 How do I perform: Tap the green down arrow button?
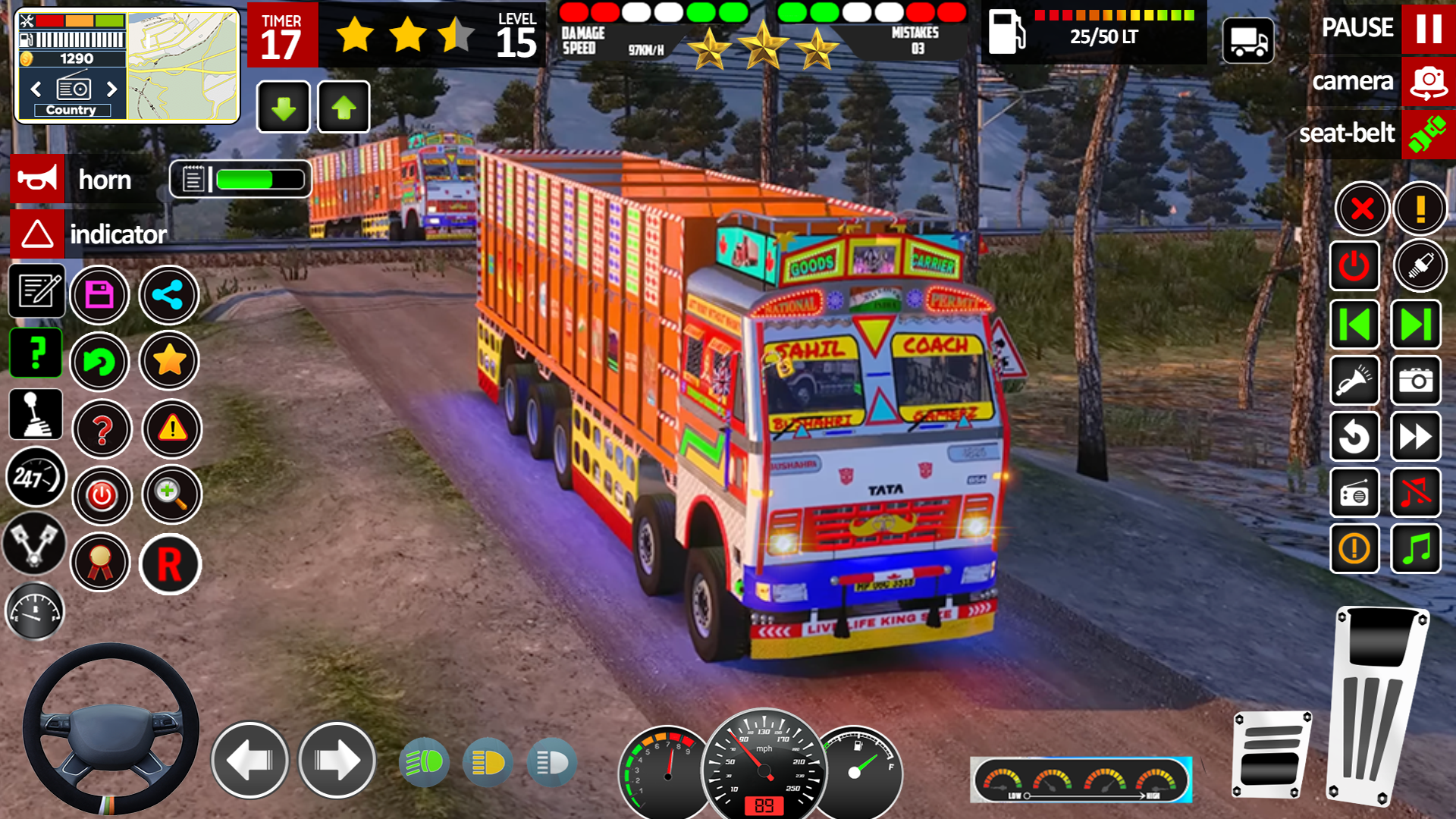coord(284,108)
